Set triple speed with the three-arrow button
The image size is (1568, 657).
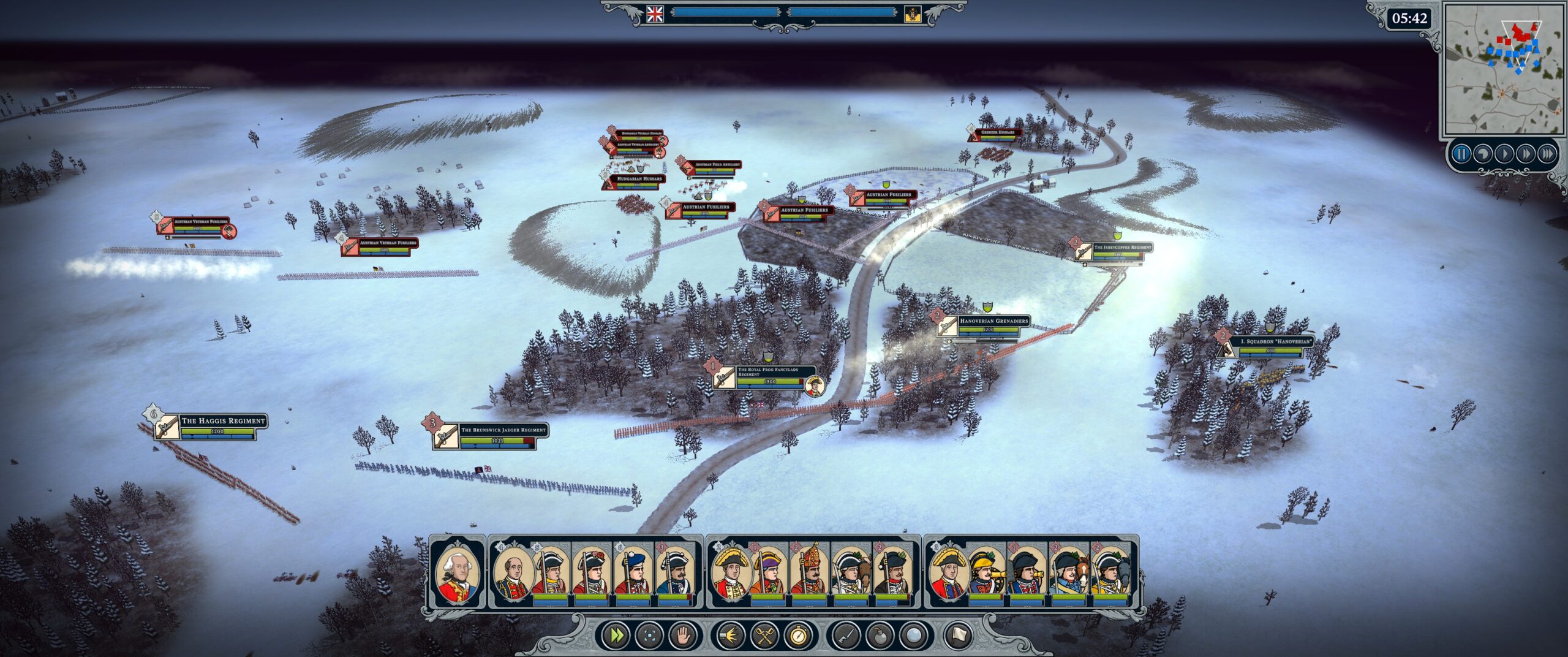[1547, 153]
